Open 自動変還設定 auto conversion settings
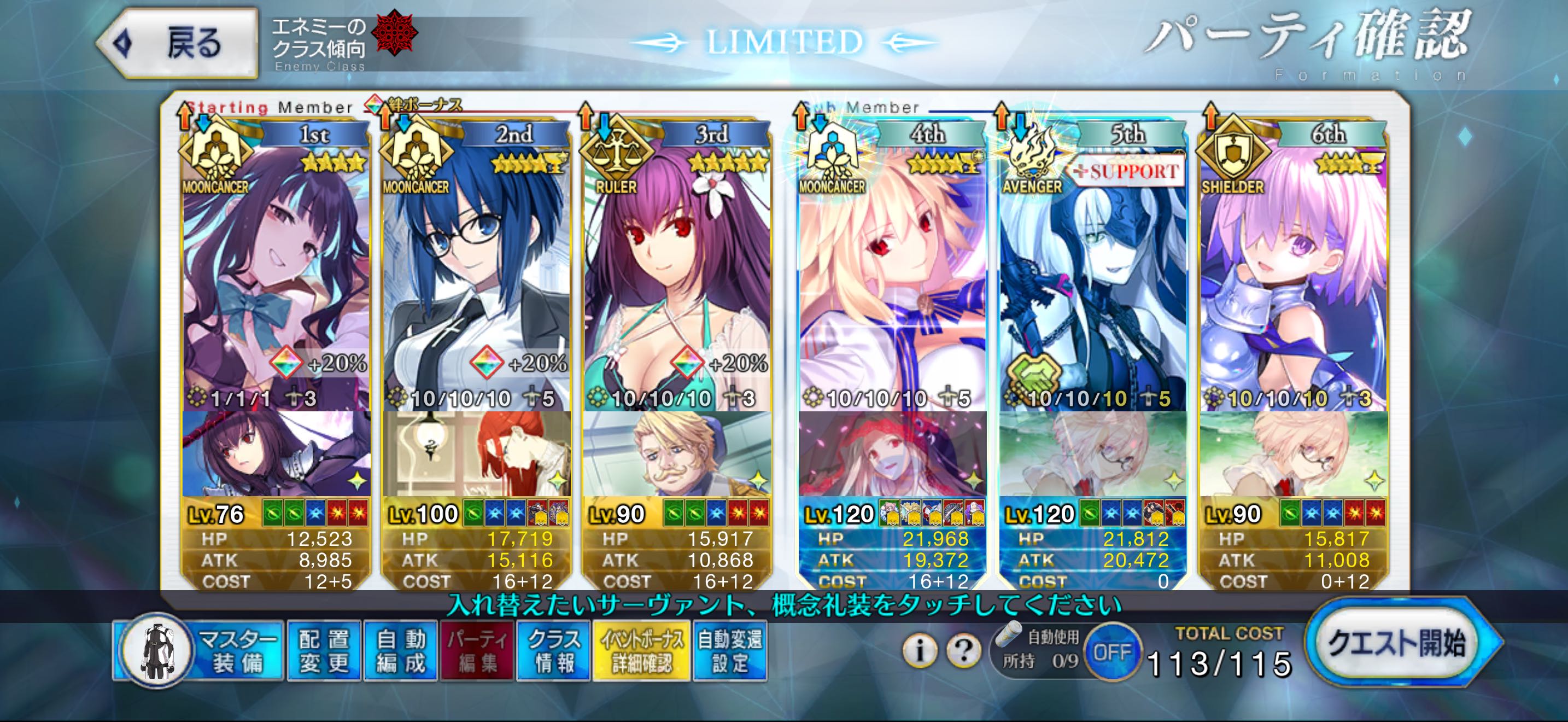This screenshot has width=1568, height=722. [729, 650]
